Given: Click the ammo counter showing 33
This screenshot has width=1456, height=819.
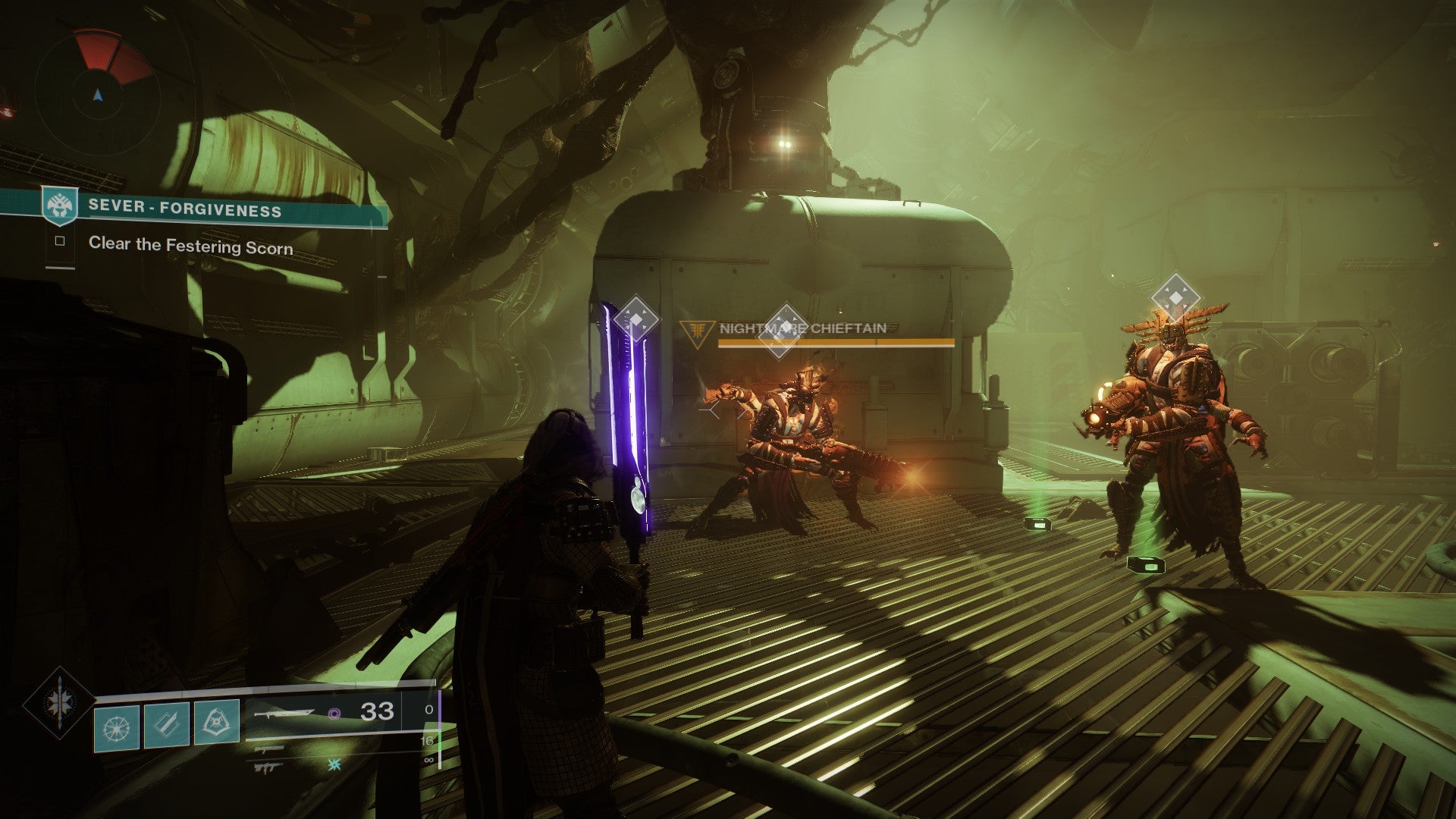Looking at the screenshot, I should (375, 713).
